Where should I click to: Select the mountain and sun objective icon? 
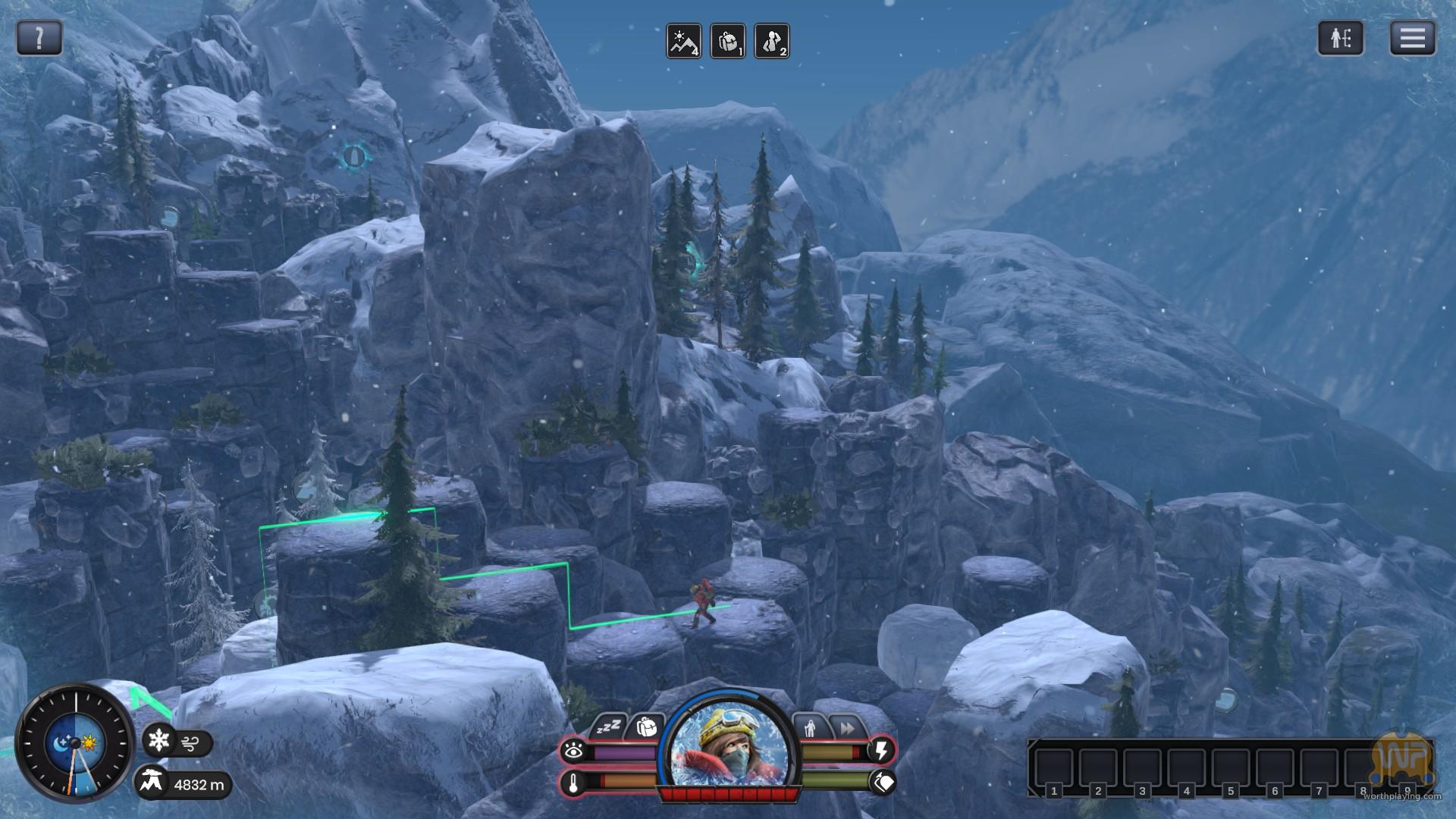coord(683,41)
